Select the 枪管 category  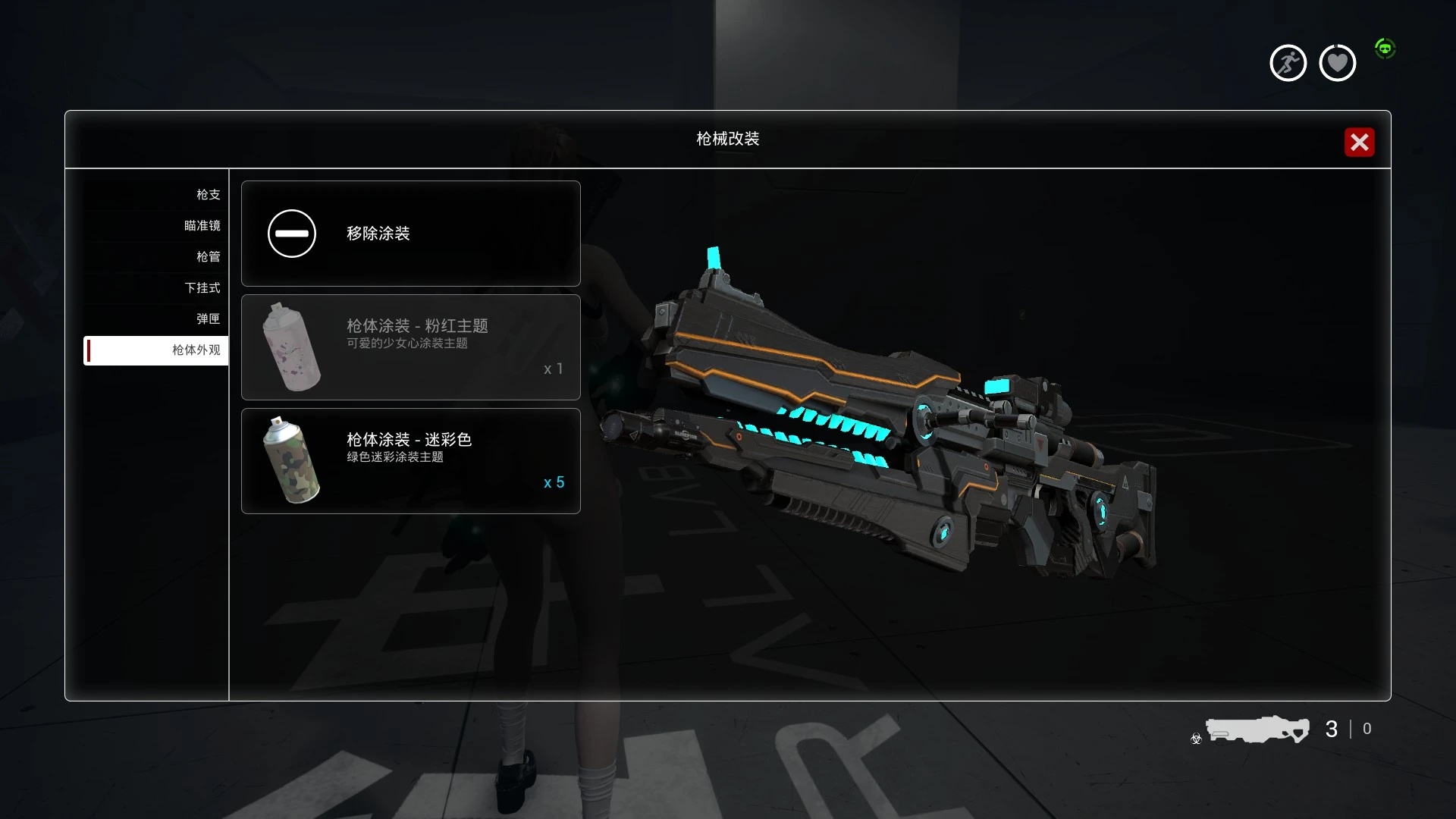point(208,256)
